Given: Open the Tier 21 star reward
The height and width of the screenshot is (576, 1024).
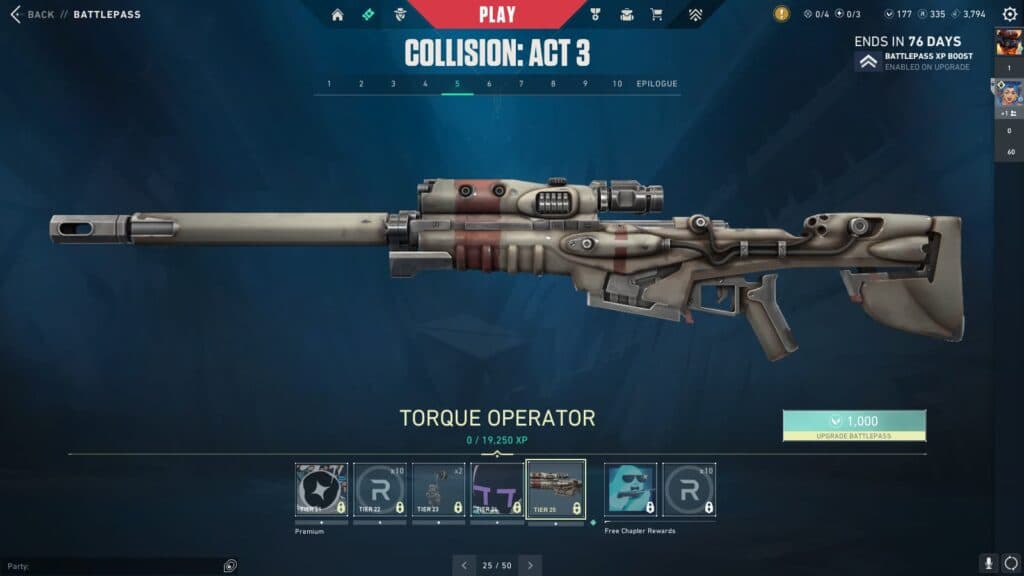Looking at the screenshot, I should click(321, 489).
